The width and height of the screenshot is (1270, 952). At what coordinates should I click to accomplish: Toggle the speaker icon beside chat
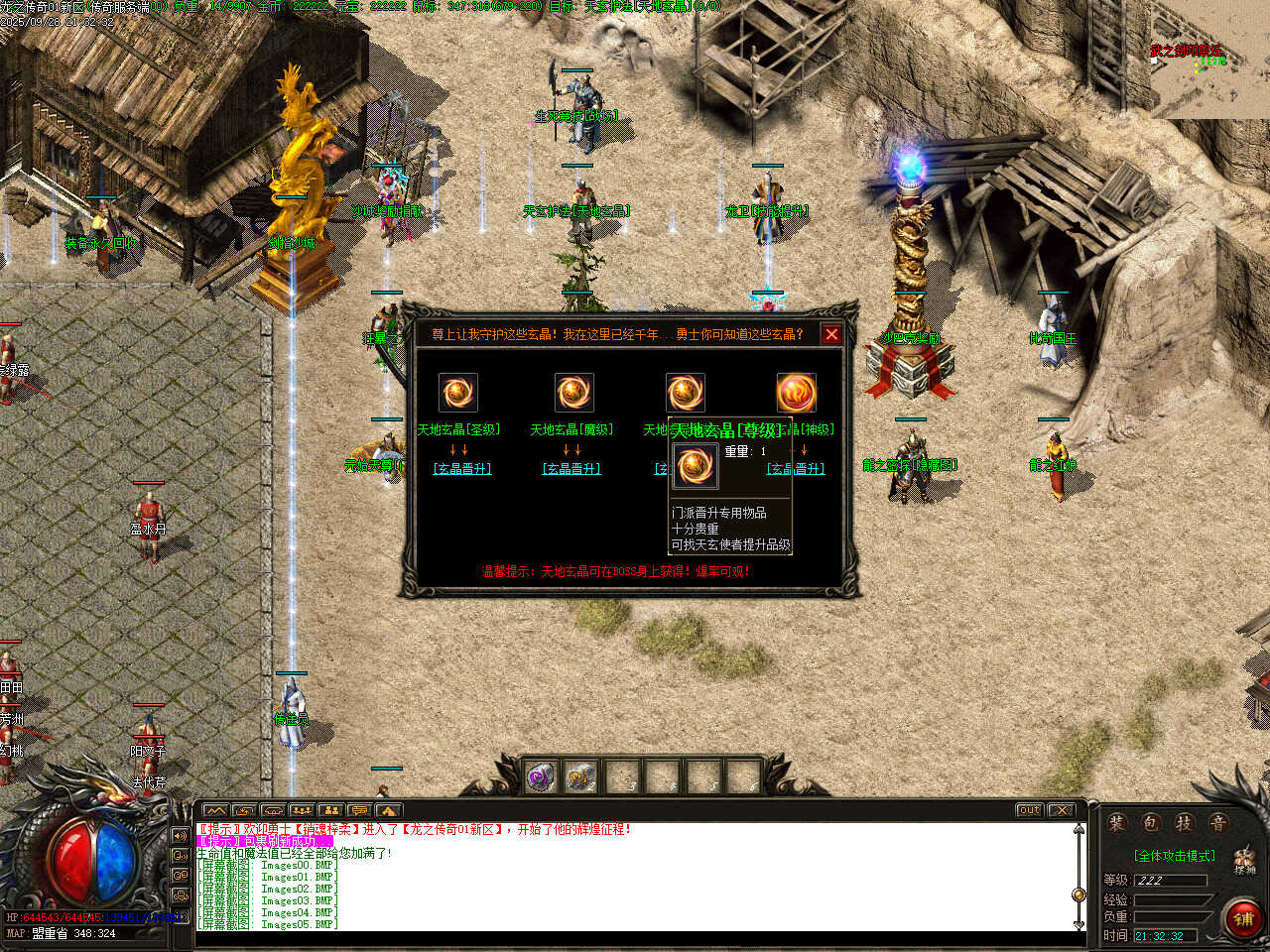pos(181,836)
